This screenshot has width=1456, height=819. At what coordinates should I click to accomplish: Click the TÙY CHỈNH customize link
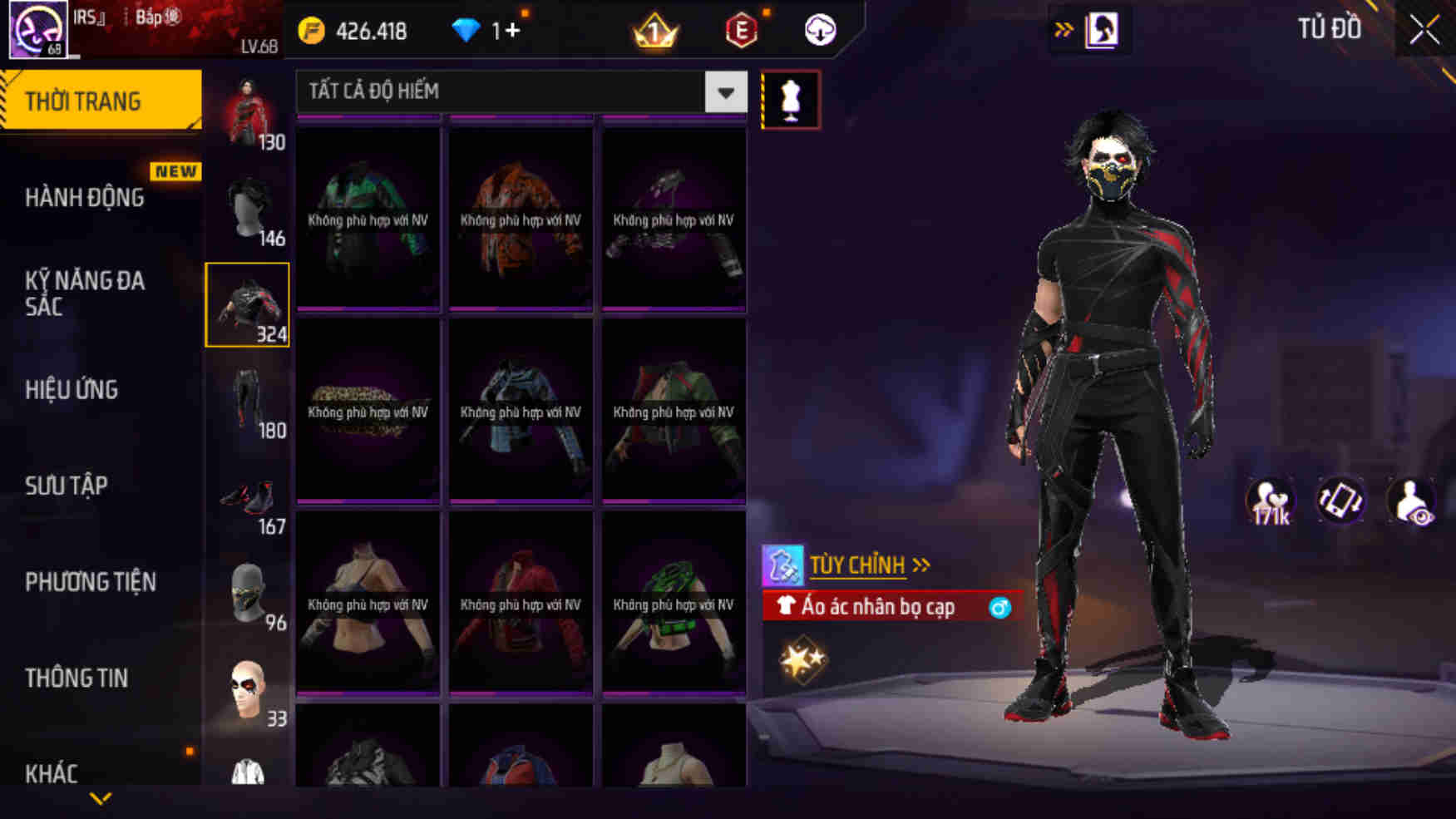coord(857,564)
